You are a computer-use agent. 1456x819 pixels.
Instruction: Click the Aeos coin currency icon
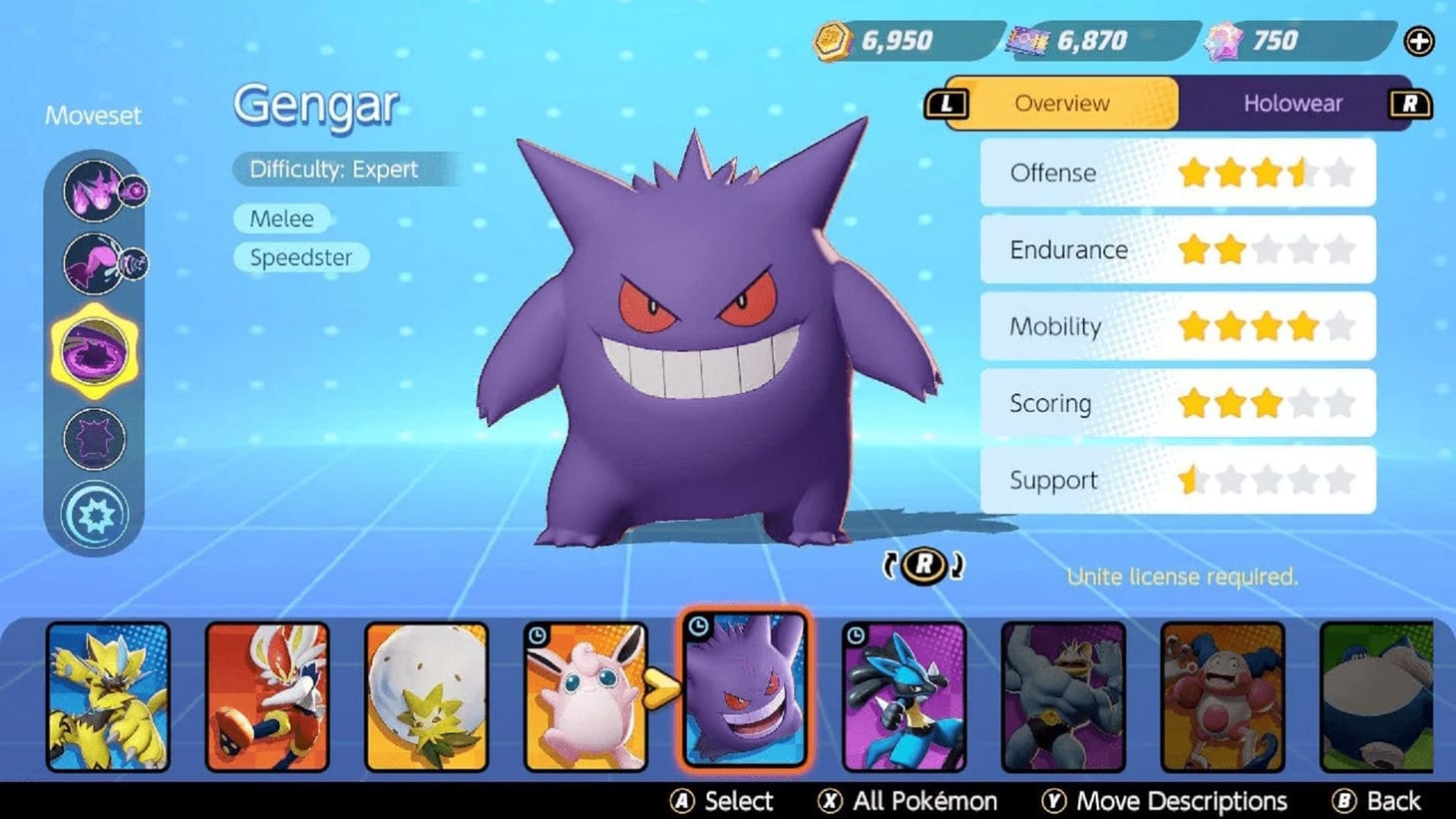point(831,40)
